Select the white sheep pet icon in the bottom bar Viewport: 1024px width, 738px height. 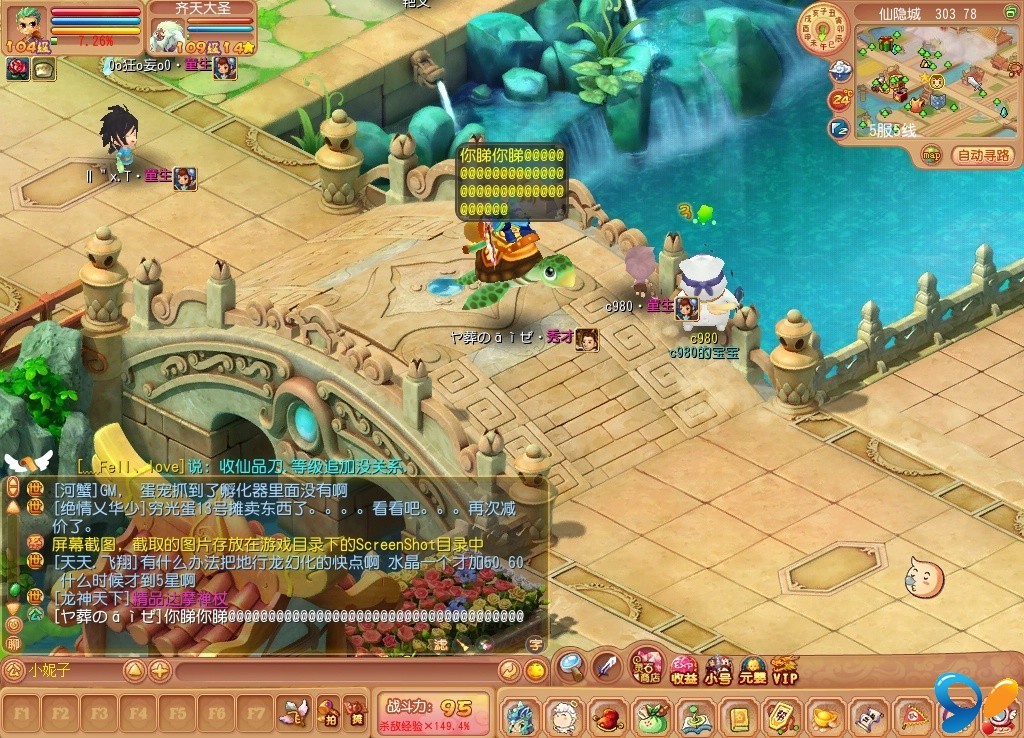pyautogui.click(x=563, y=716)
